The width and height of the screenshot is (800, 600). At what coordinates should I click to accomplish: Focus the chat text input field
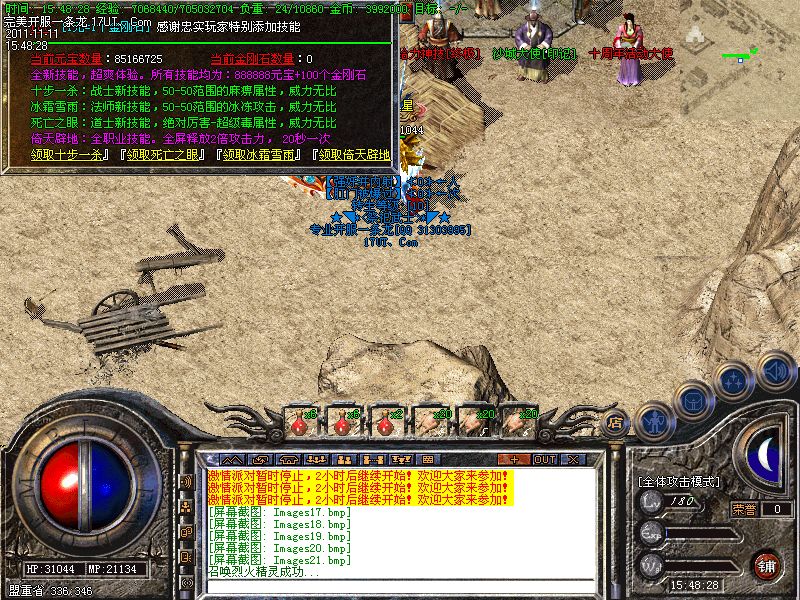coord(400,586)
